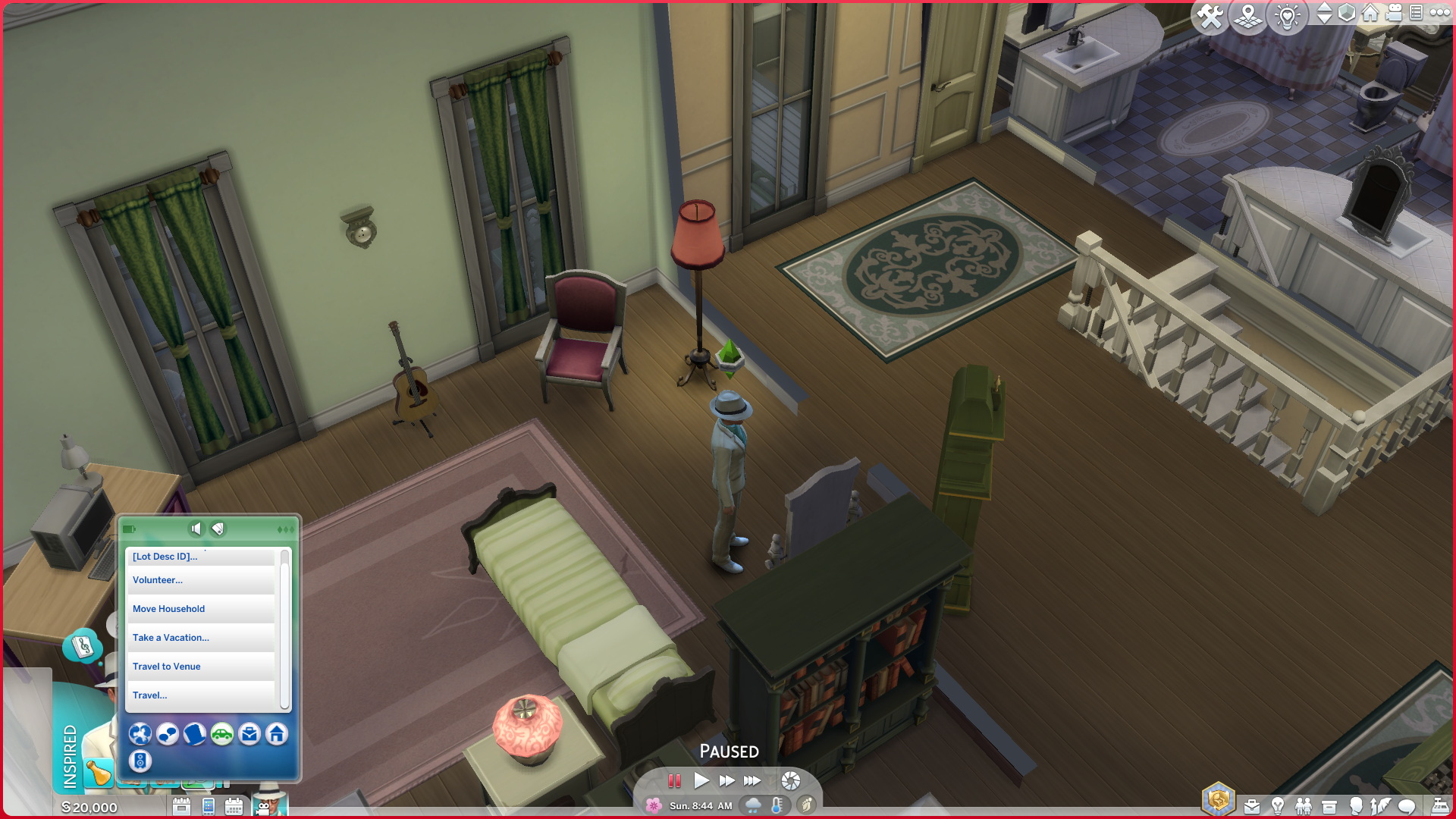Open Build Mode with the hammer and wrench icon
Viewport: 1456px width, 819px height.
pyautogui.click(x=1210, y=13)
